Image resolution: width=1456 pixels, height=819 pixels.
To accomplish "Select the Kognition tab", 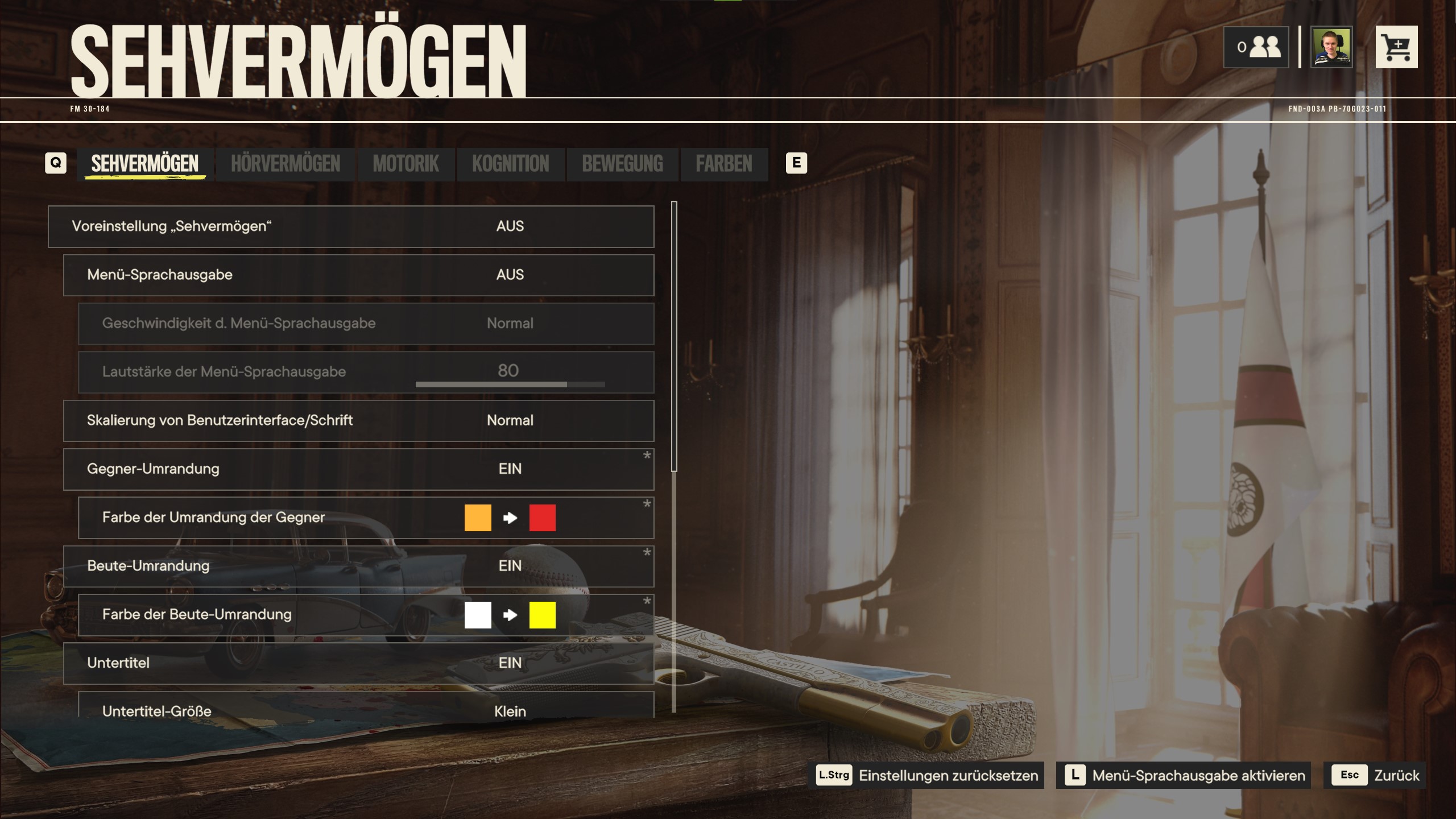I will (x=510, y=164).
